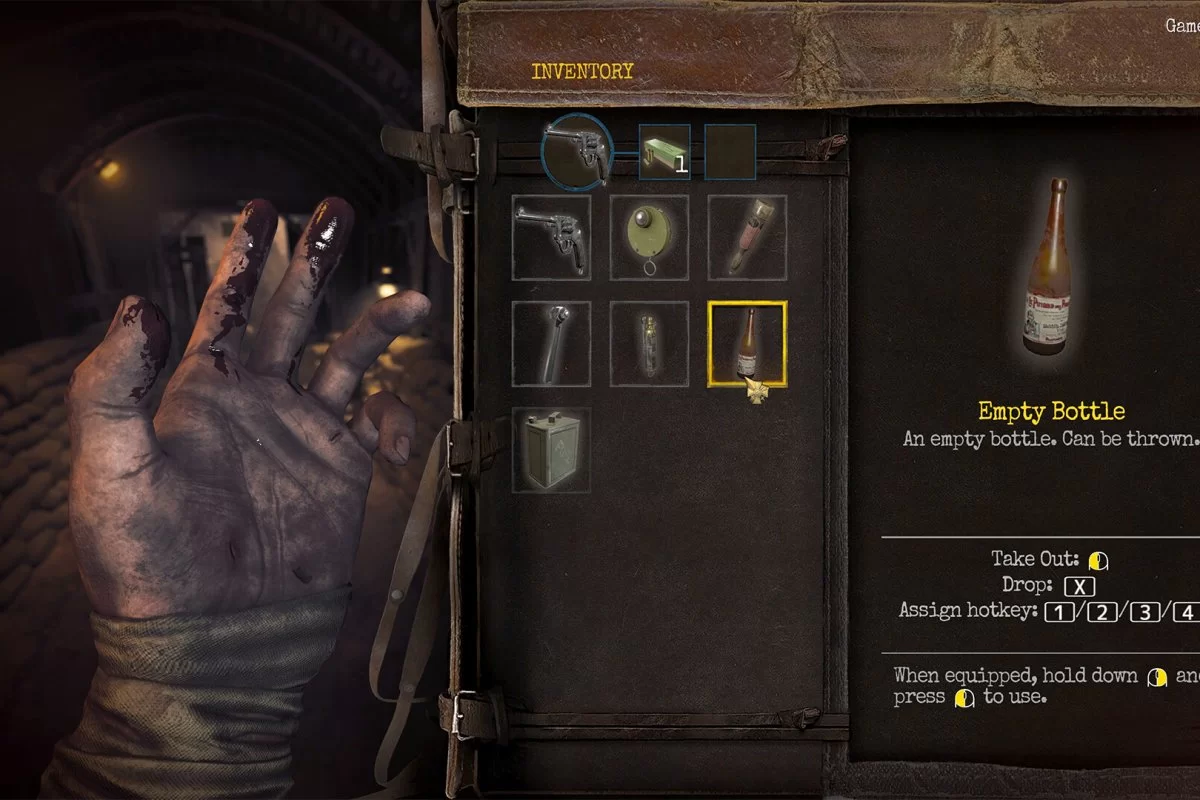Select the round green dynamo flashlight
1200x800 pixels.
[x=649, y=237]
